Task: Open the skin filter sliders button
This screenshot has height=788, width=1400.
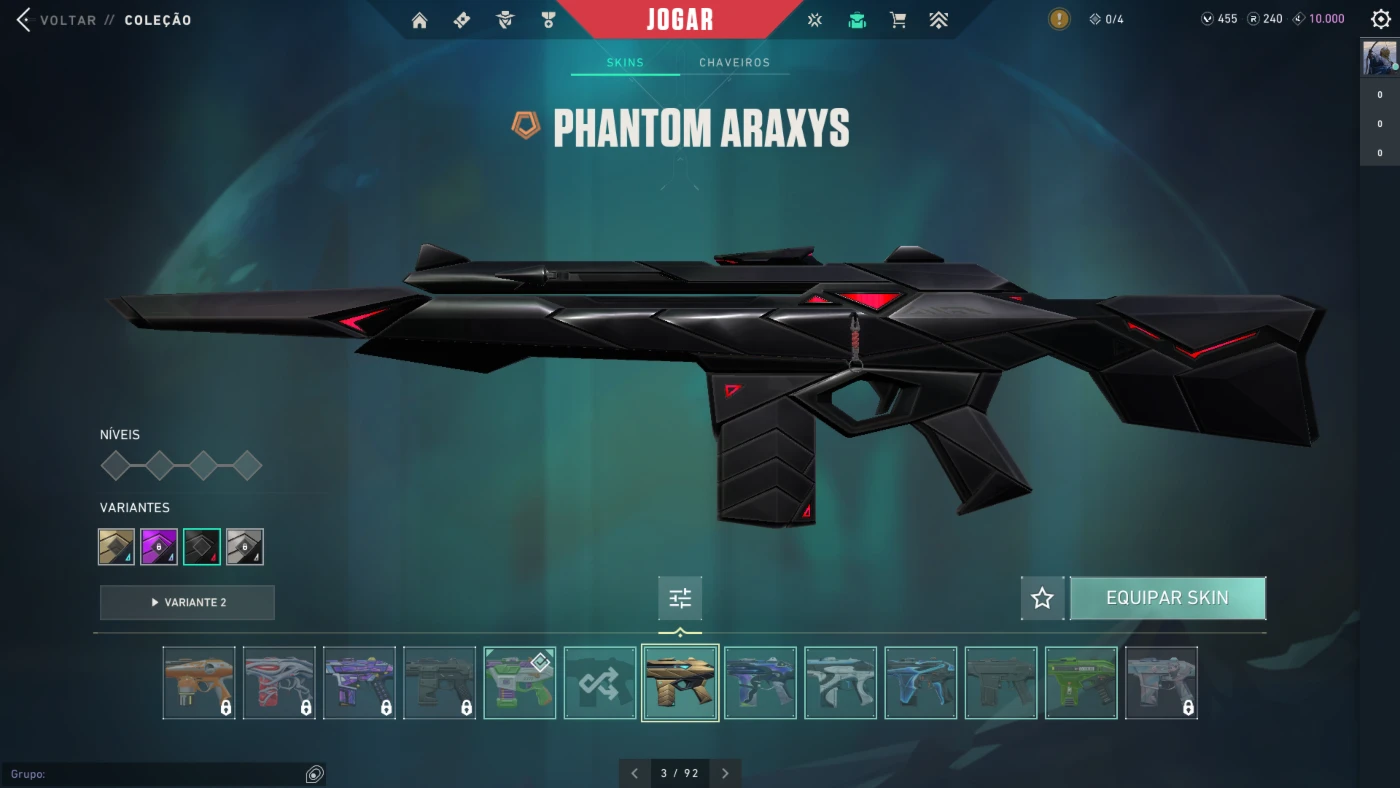Action: click(680, 598)
